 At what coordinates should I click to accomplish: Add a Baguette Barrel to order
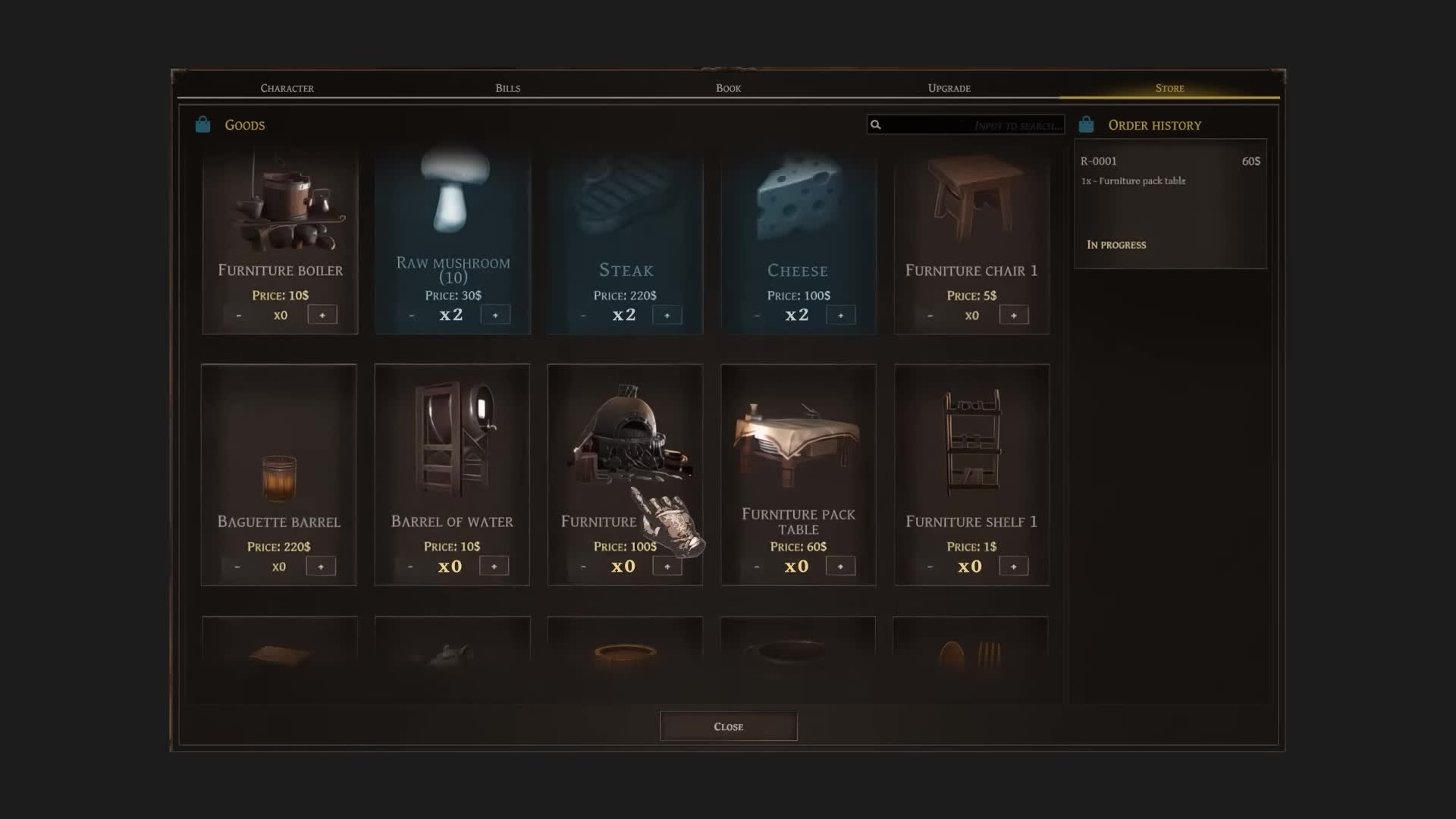pos(321,566)
